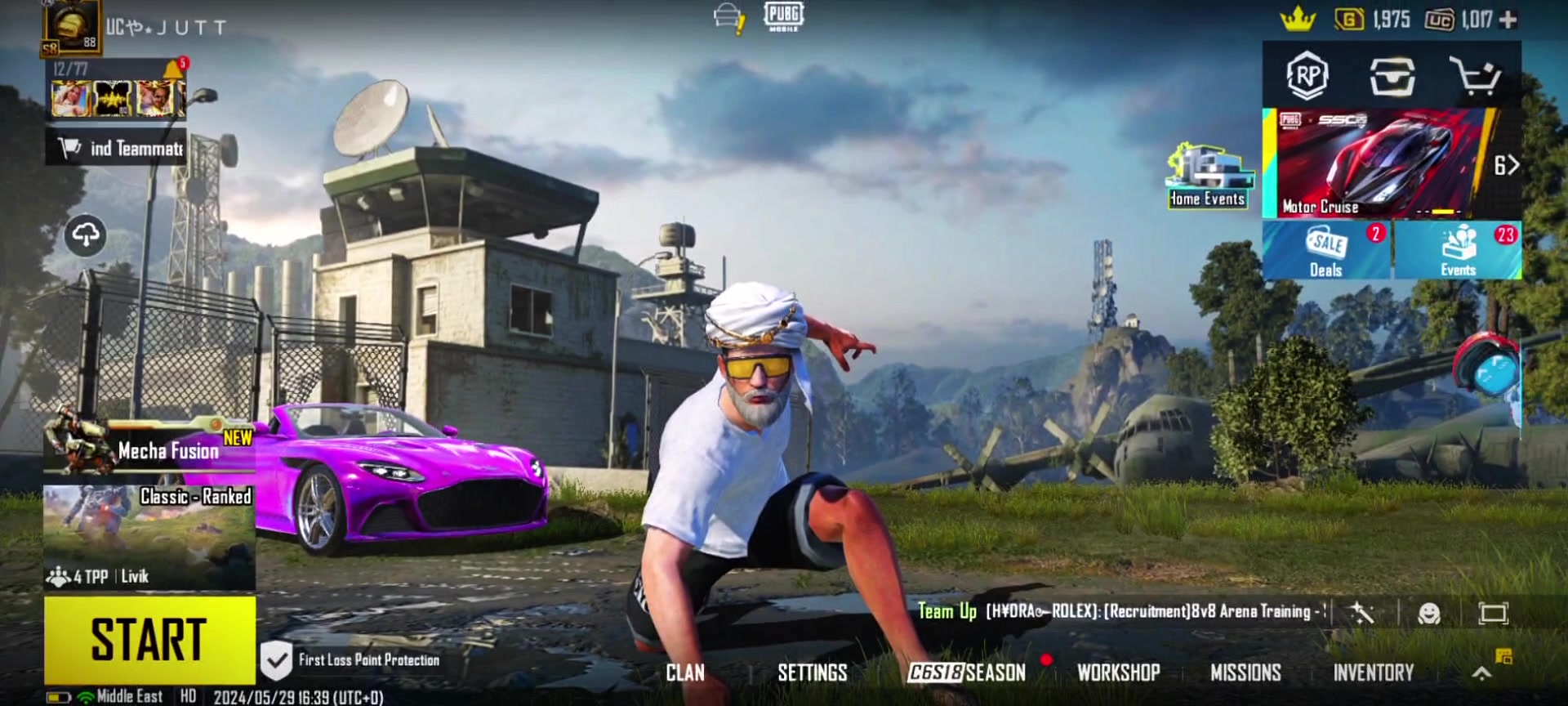Open the shopping cart shop
This screenshot has height=706, width=1568.
(1475, 76)
